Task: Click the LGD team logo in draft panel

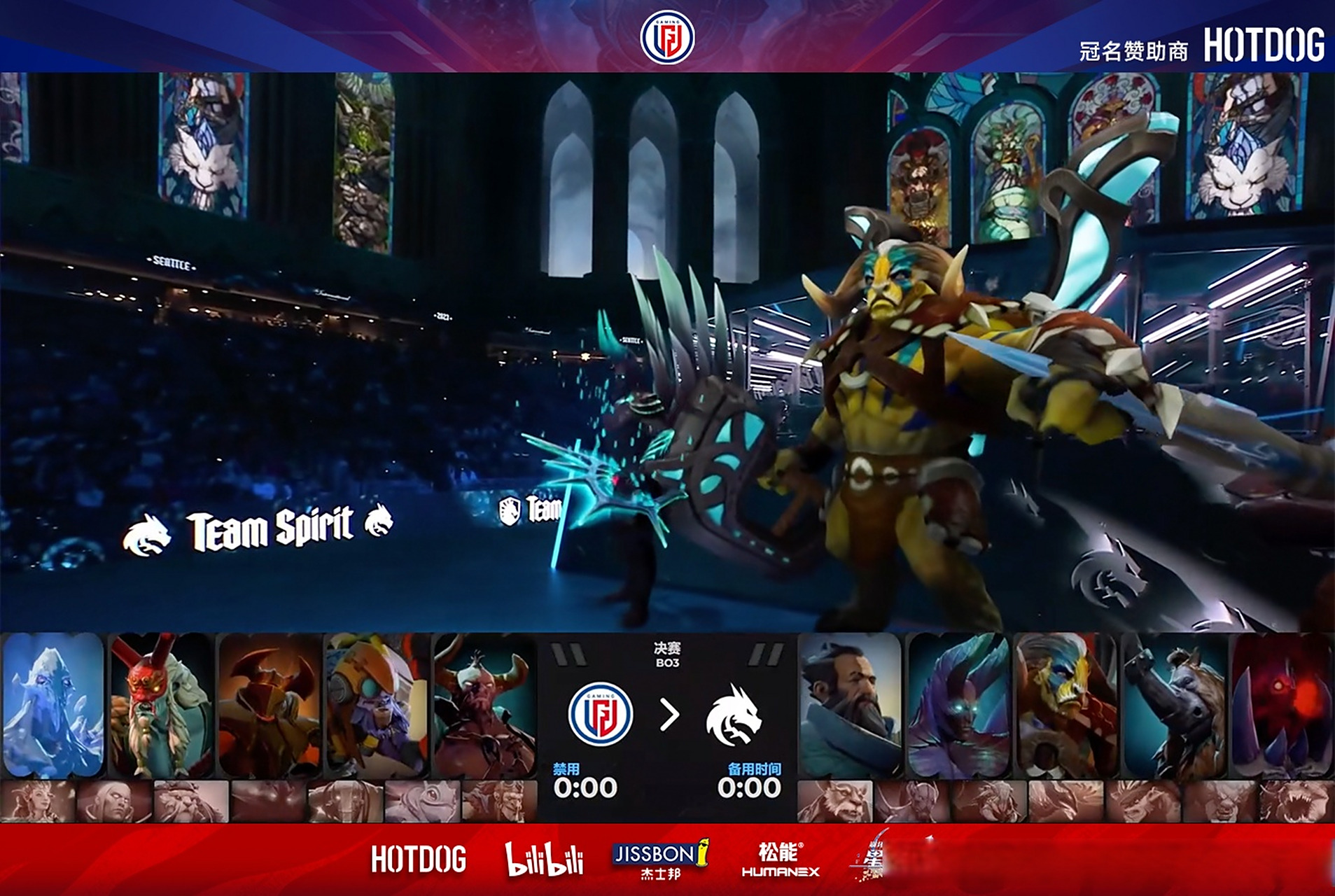Action: pos(600,715)
